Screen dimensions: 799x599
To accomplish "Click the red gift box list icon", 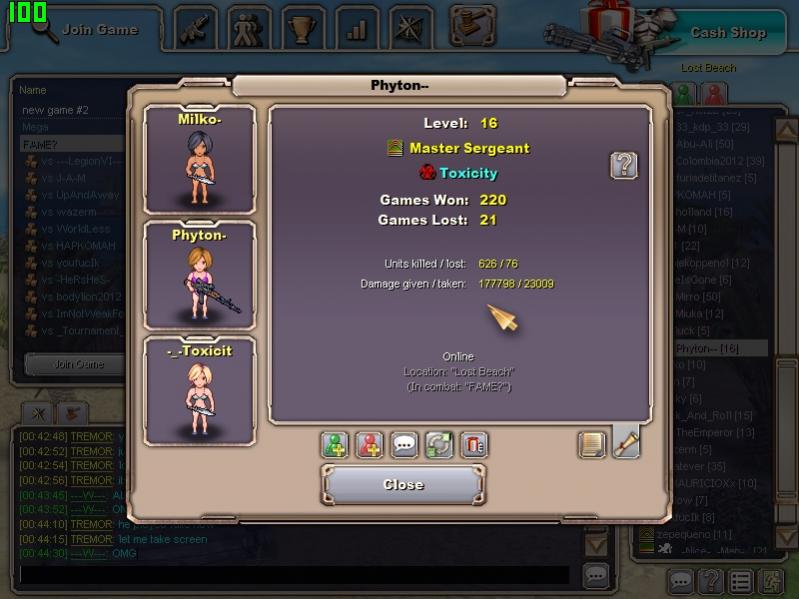I will click(474, 445).
